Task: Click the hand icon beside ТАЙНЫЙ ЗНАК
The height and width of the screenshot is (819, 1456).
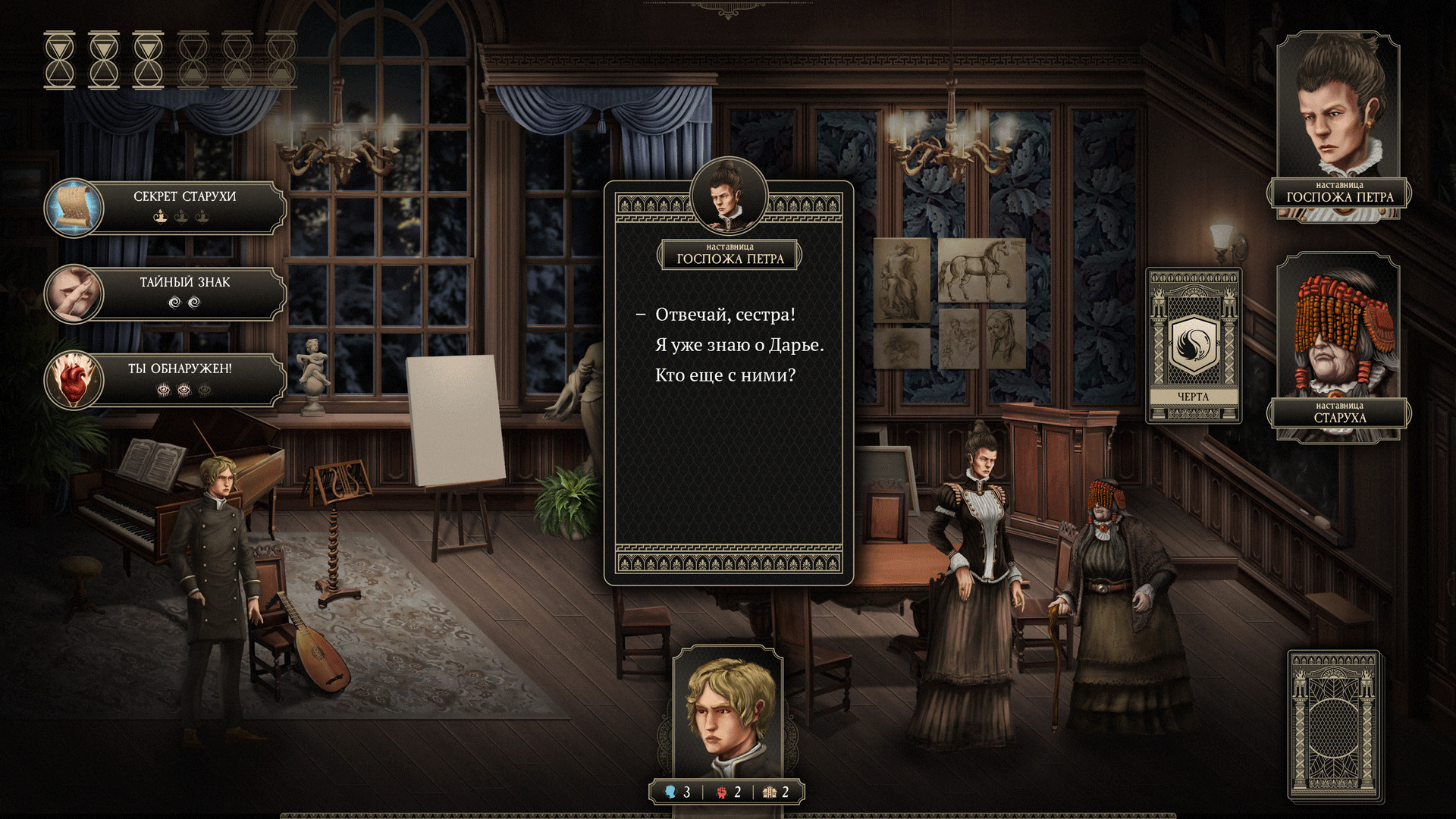Action: pos(76,293)
